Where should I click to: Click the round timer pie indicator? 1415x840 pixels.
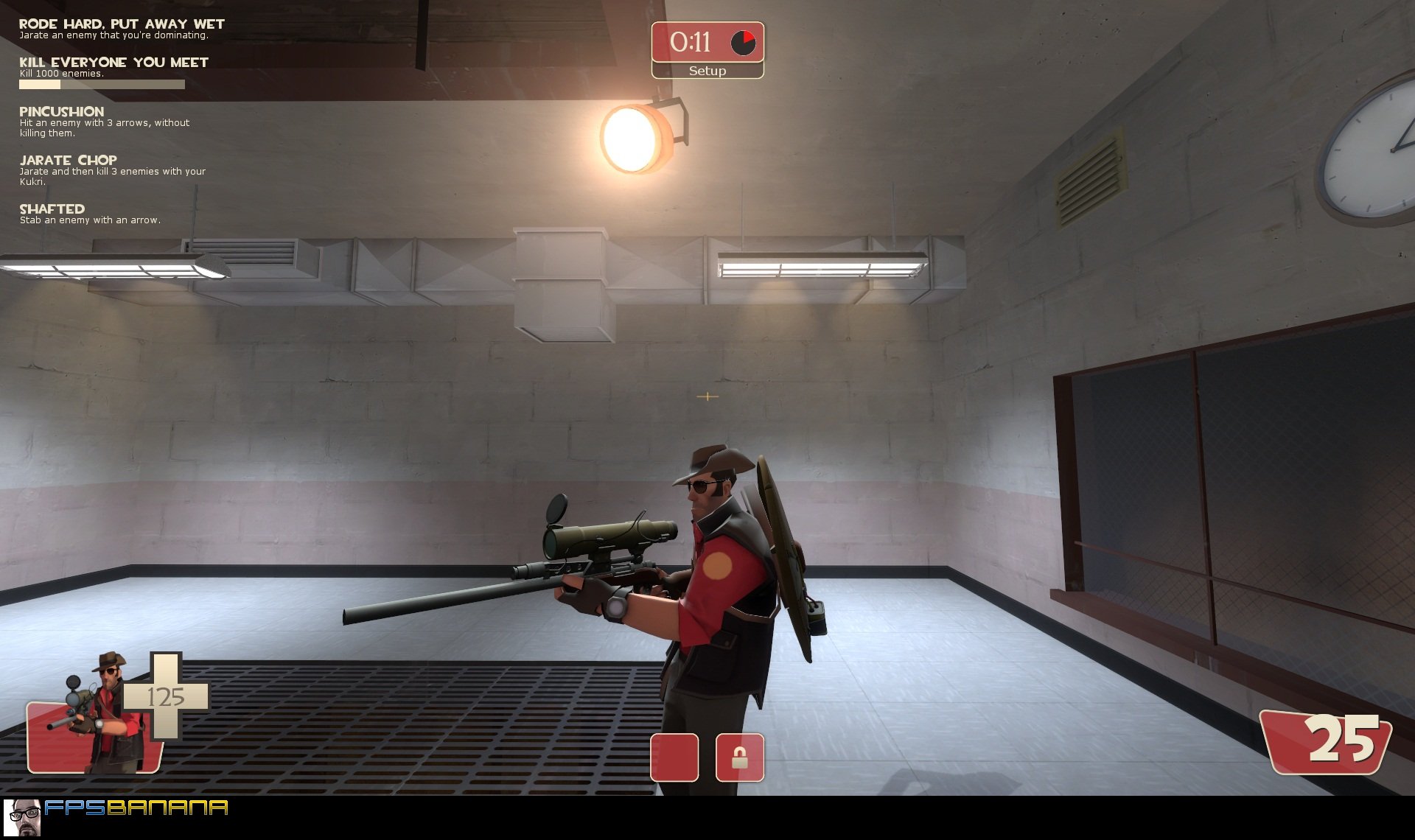coord(744,42)
